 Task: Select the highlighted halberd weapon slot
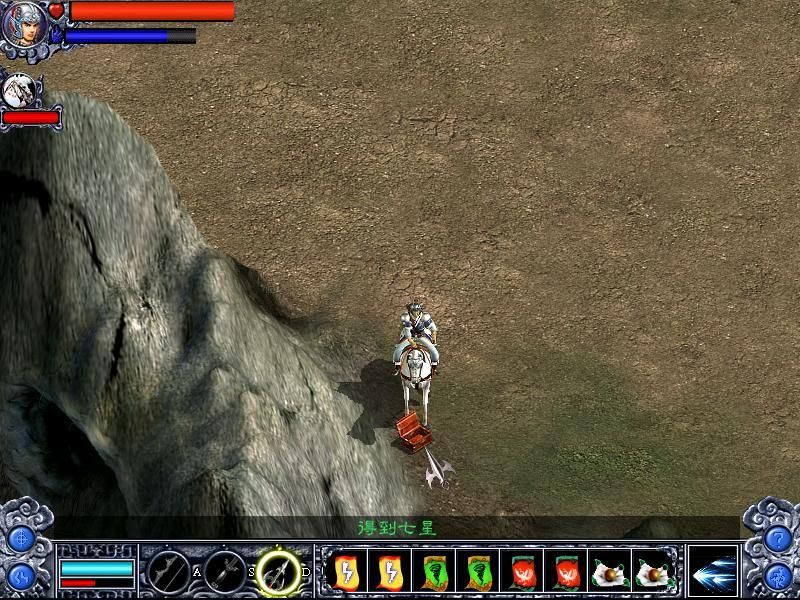[279, 571]
